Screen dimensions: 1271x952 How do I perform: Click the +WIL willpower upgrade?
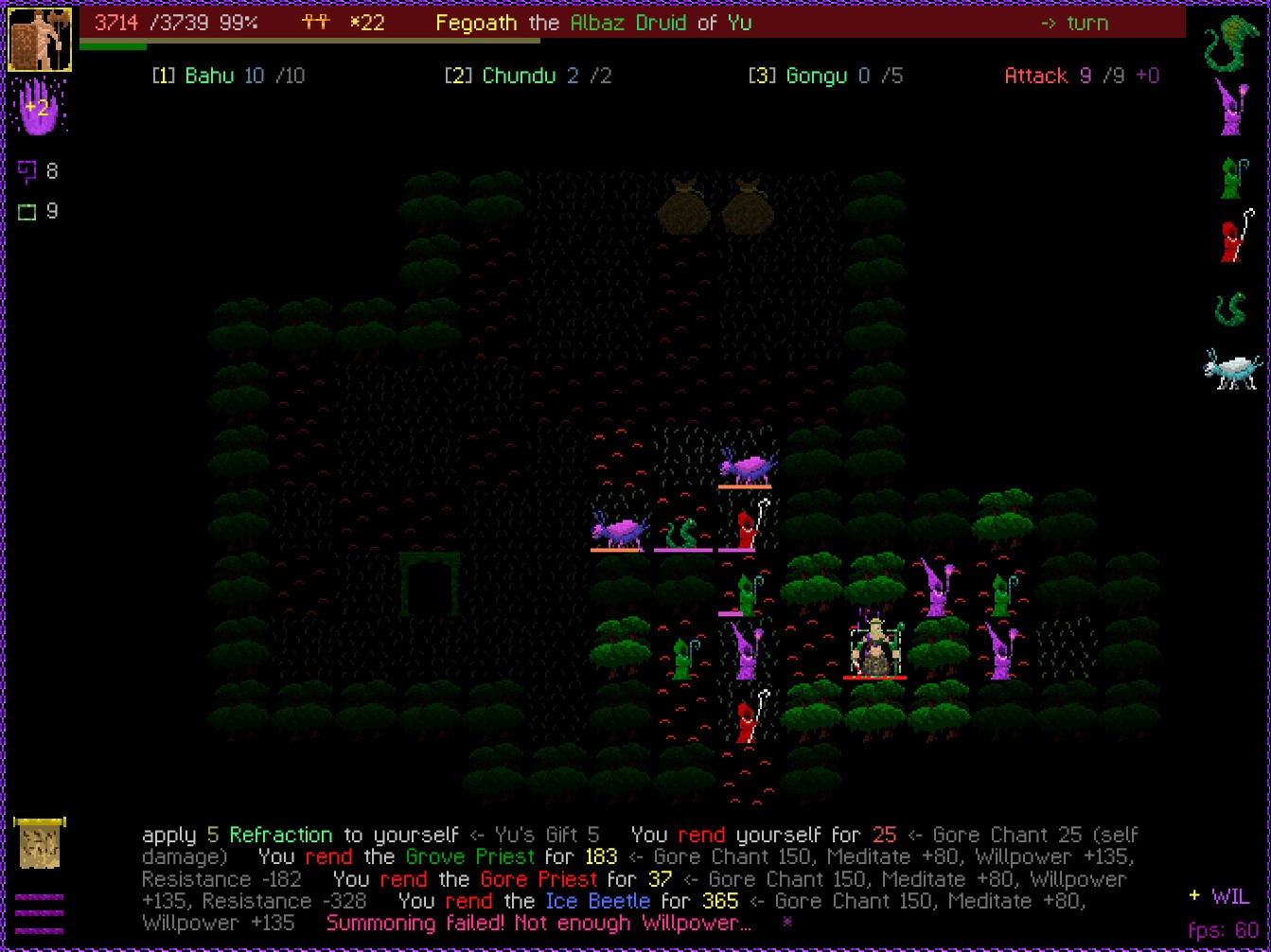[1219, 896]
